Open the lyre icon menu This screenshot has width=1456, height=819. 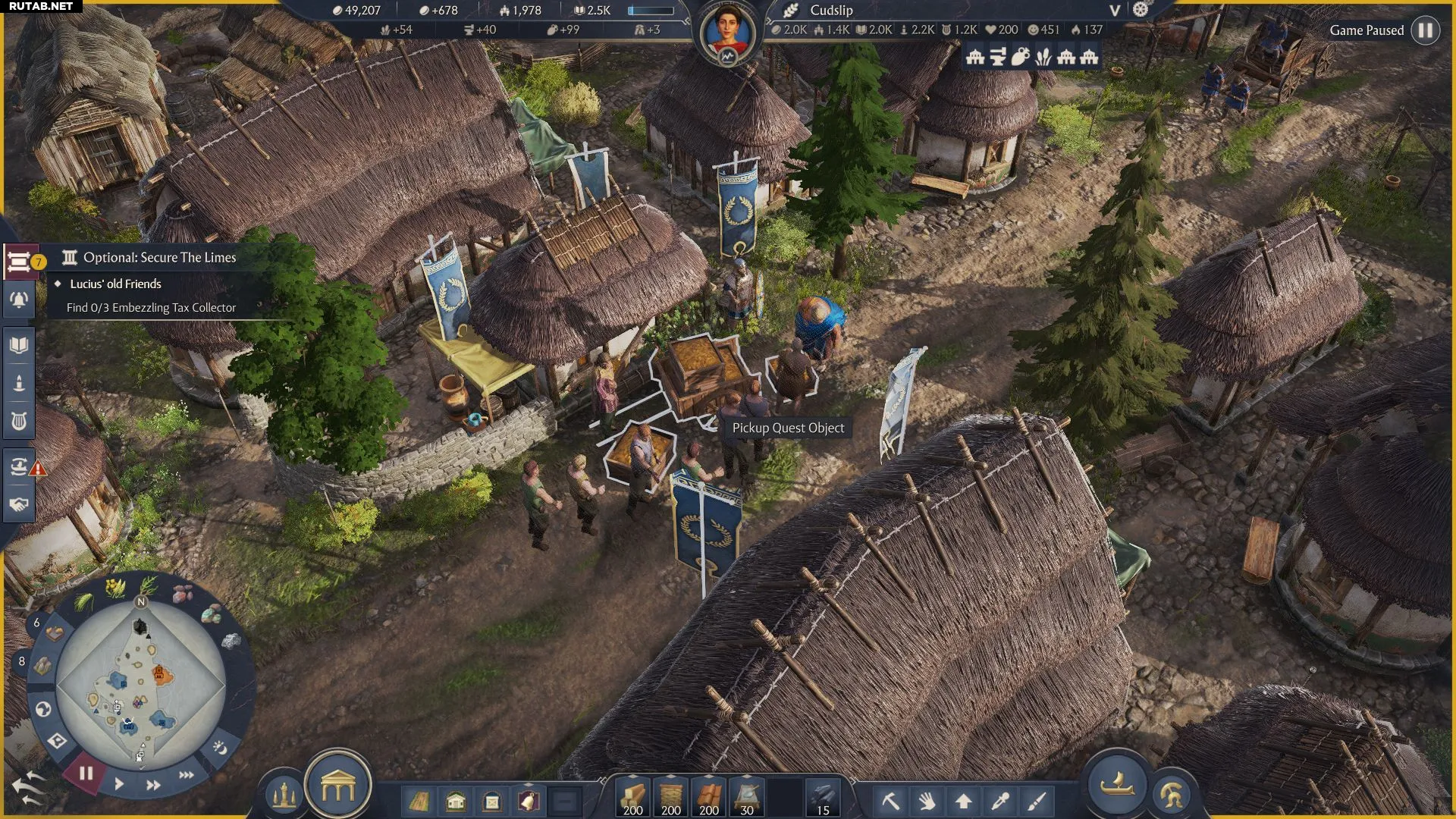[19, 420]
